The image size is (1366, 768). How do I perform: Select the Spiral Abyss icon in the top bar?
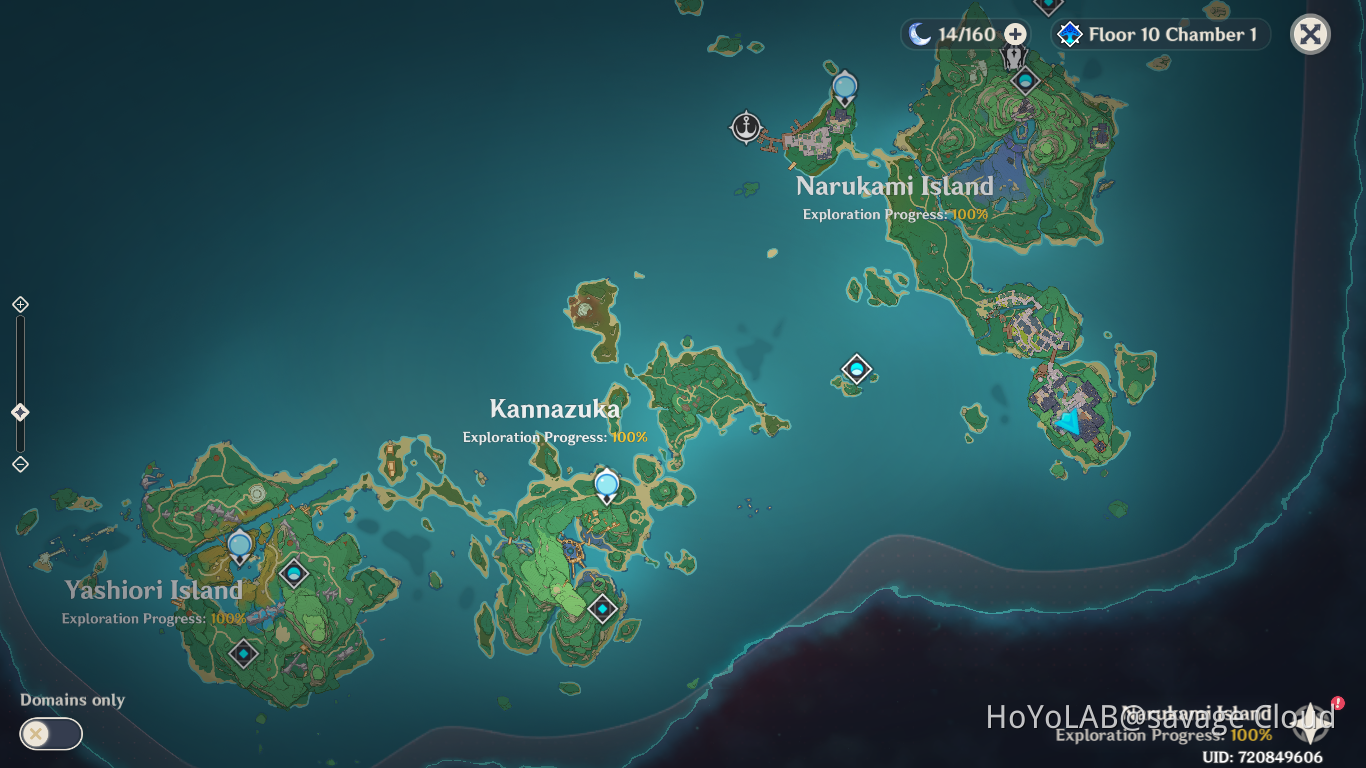1070,33
